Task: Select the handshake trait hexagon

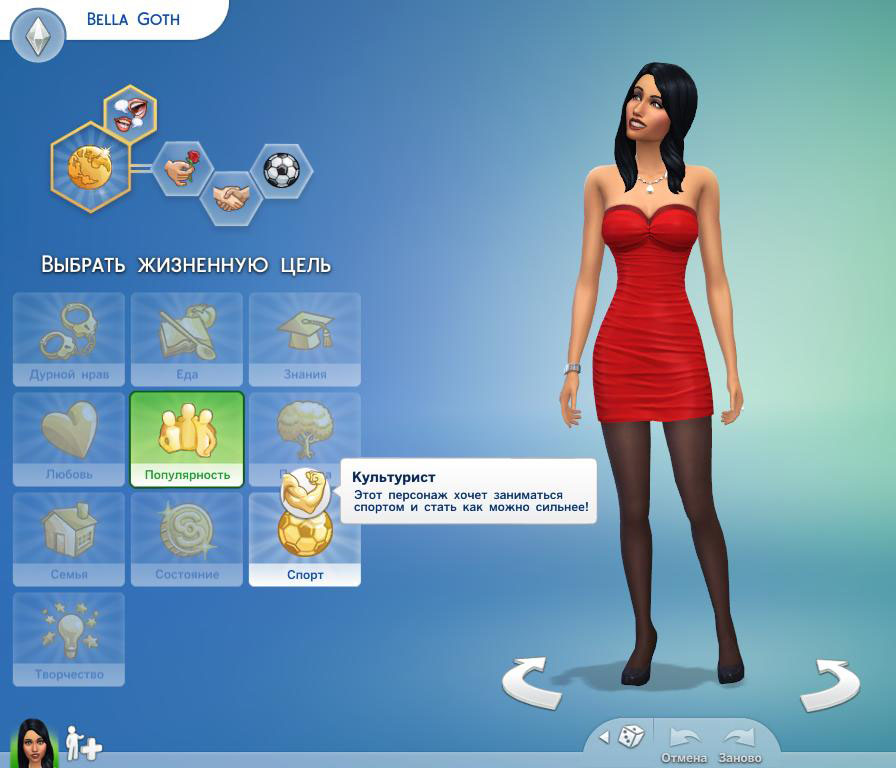Action: (x=231, y=196)
